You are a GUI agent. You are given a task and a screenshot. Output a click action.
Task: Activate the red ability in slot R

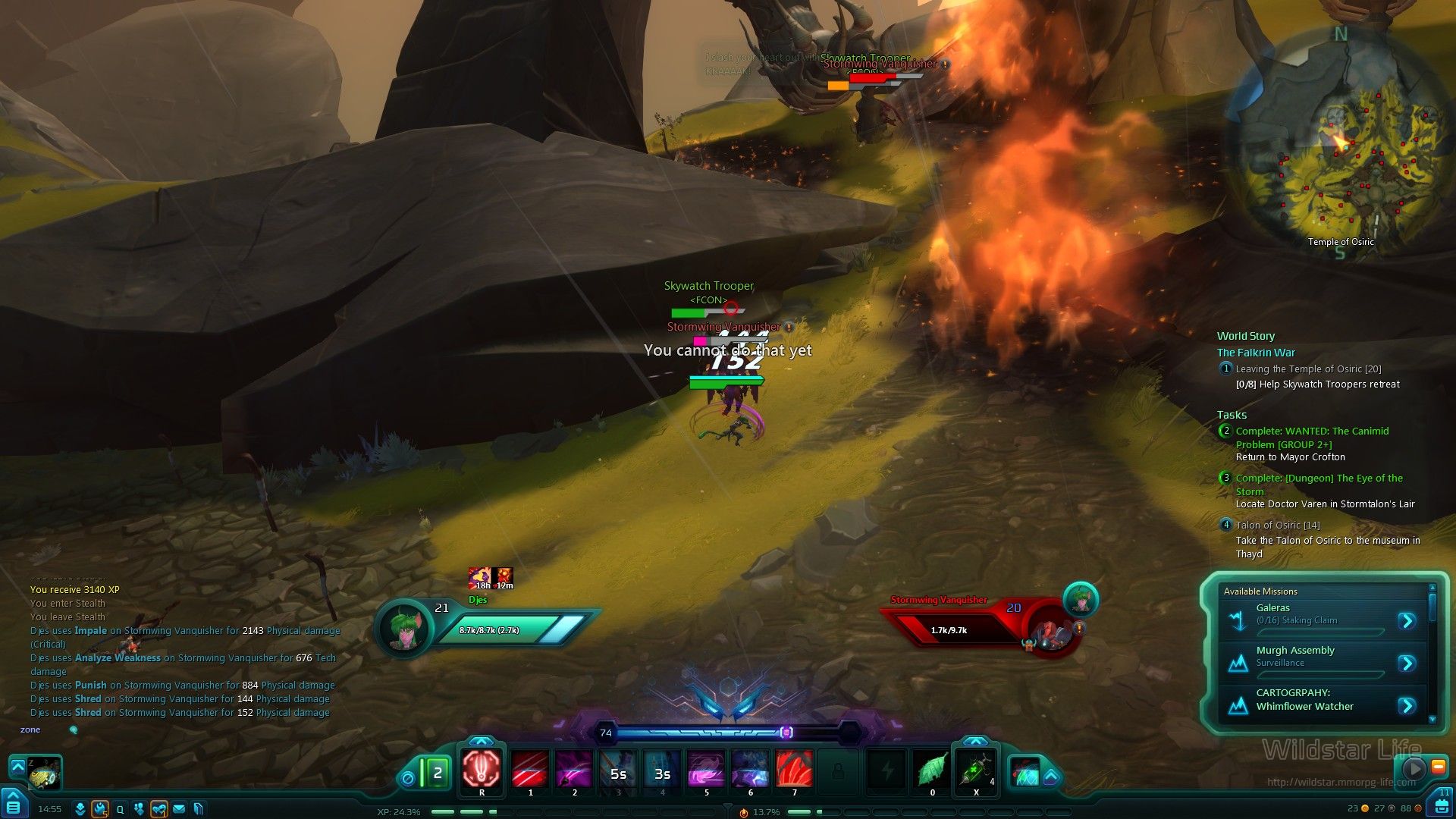click(482, 769)
